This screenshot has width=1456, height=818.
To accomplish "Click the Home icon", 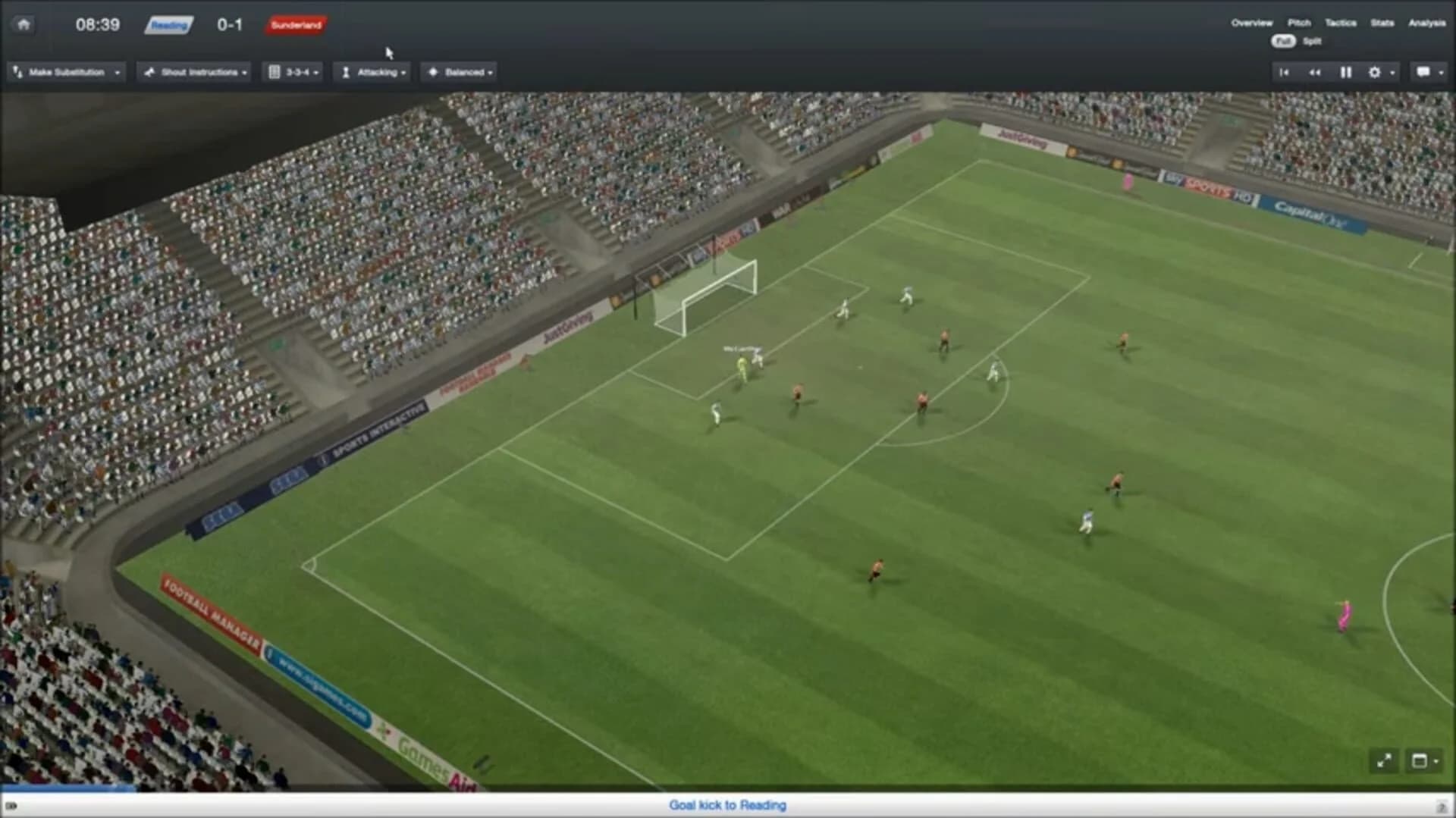I will (x=24, y=24).
